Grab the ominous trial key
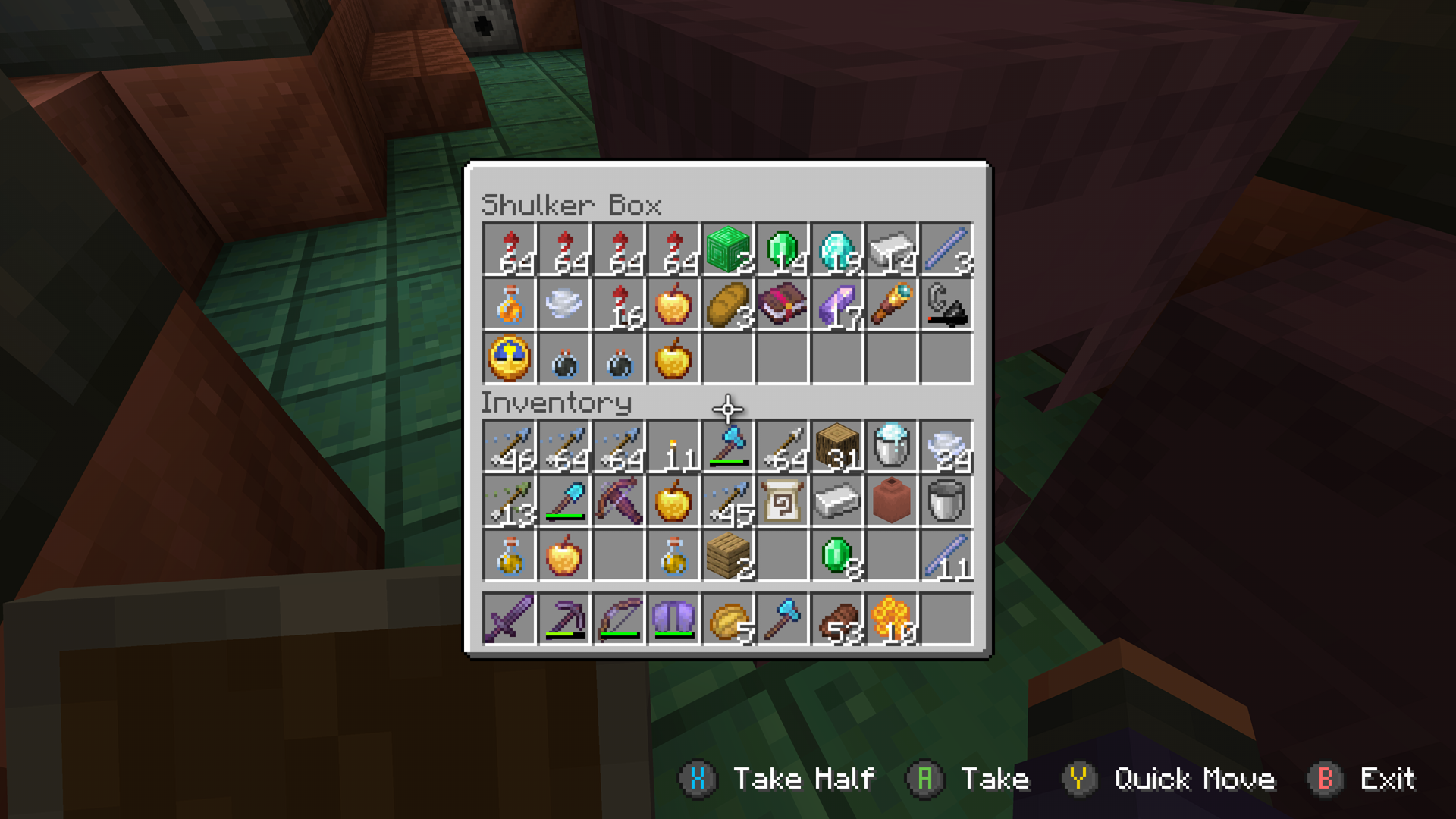1456x819 pixels. (x=508, y=359)
